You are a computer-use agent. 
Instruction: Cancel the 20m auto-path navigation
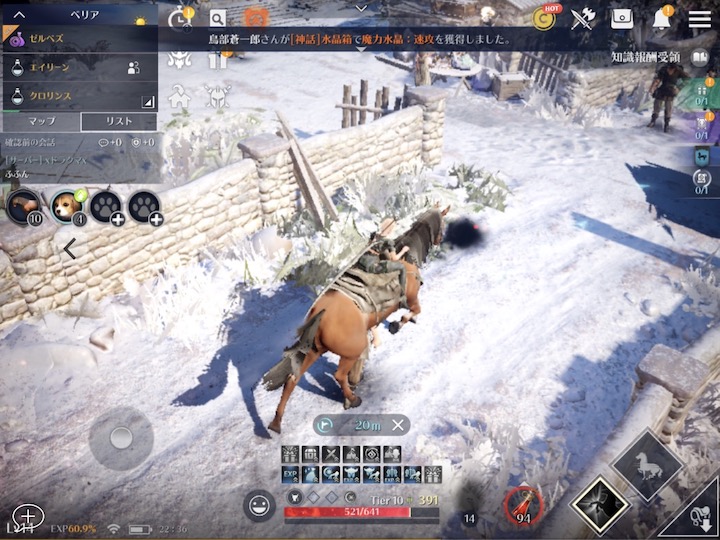(397, 425)
